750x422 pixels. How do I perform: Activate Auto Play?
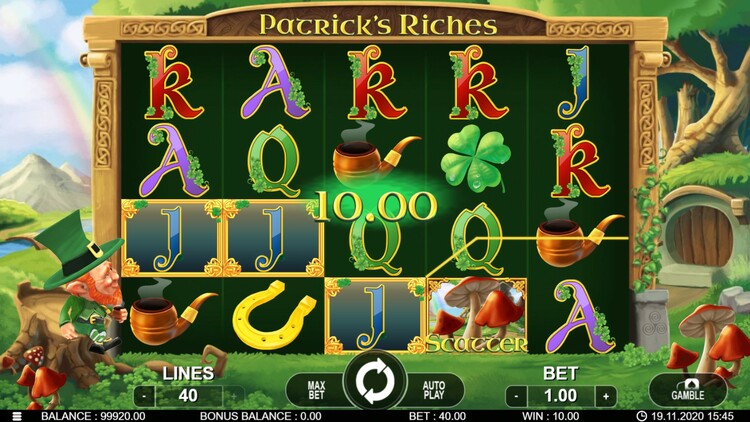pyautogui.click(x=434, y=388)
